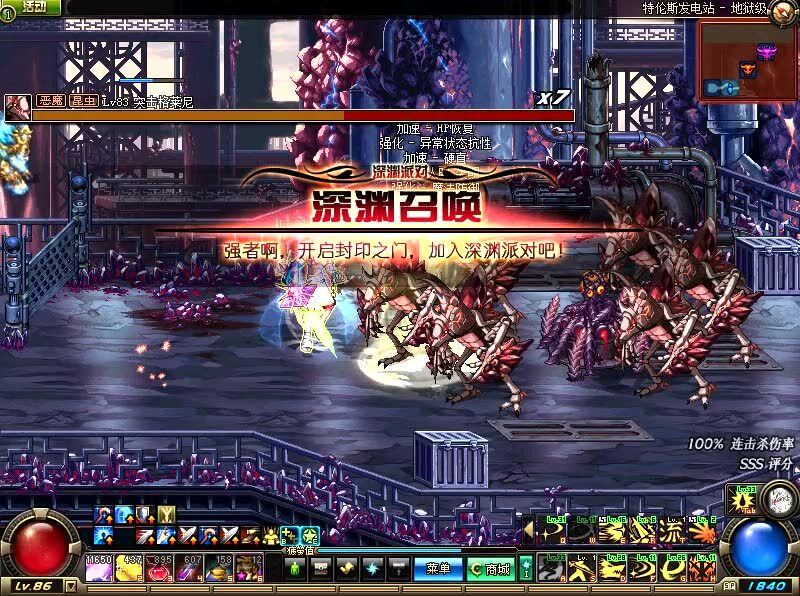Open the 菜单 menu button
This screenshot has width=800, height=596.
coord(437,569)
